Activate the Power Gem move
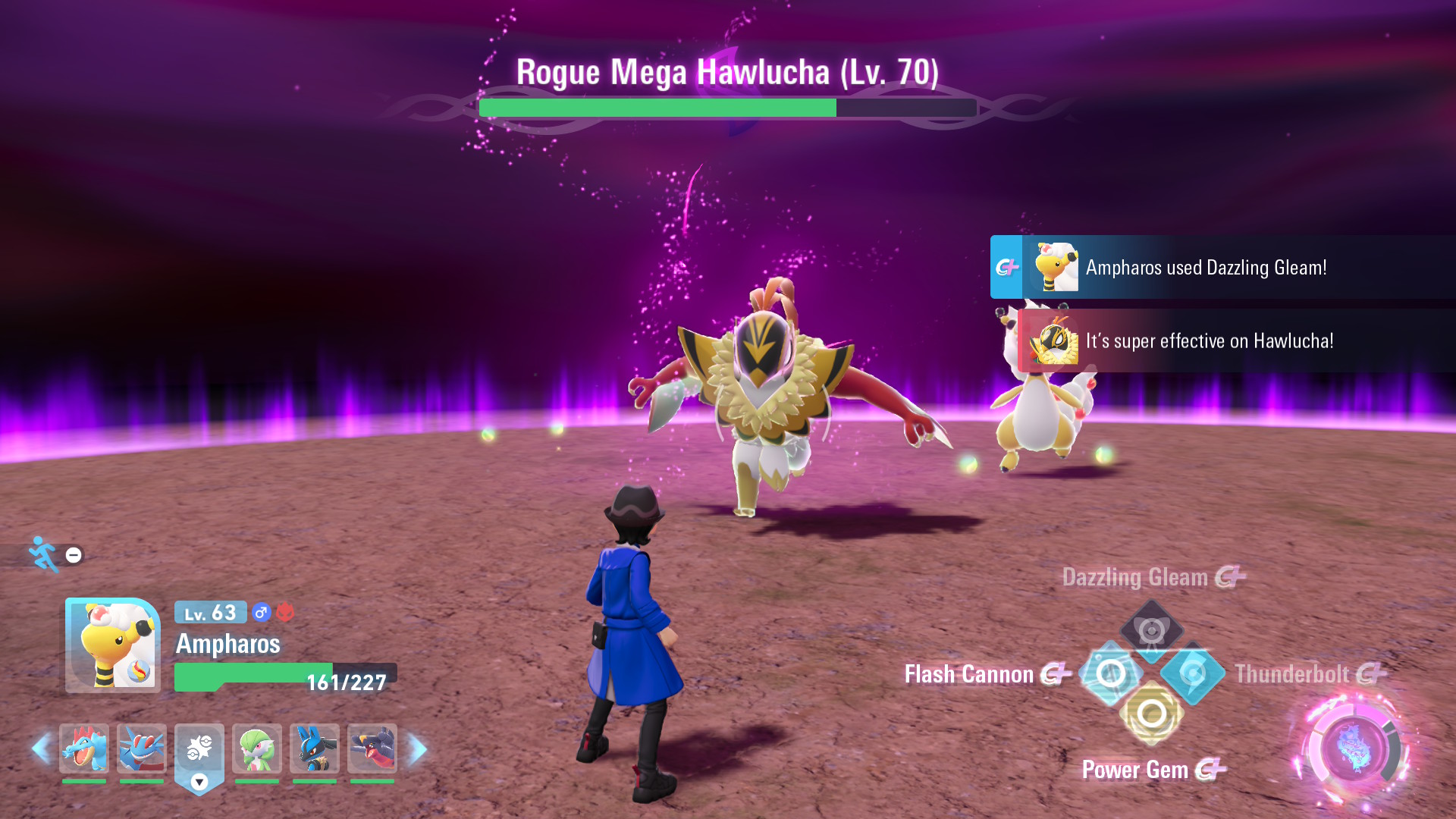 (x=1151, y=714)
